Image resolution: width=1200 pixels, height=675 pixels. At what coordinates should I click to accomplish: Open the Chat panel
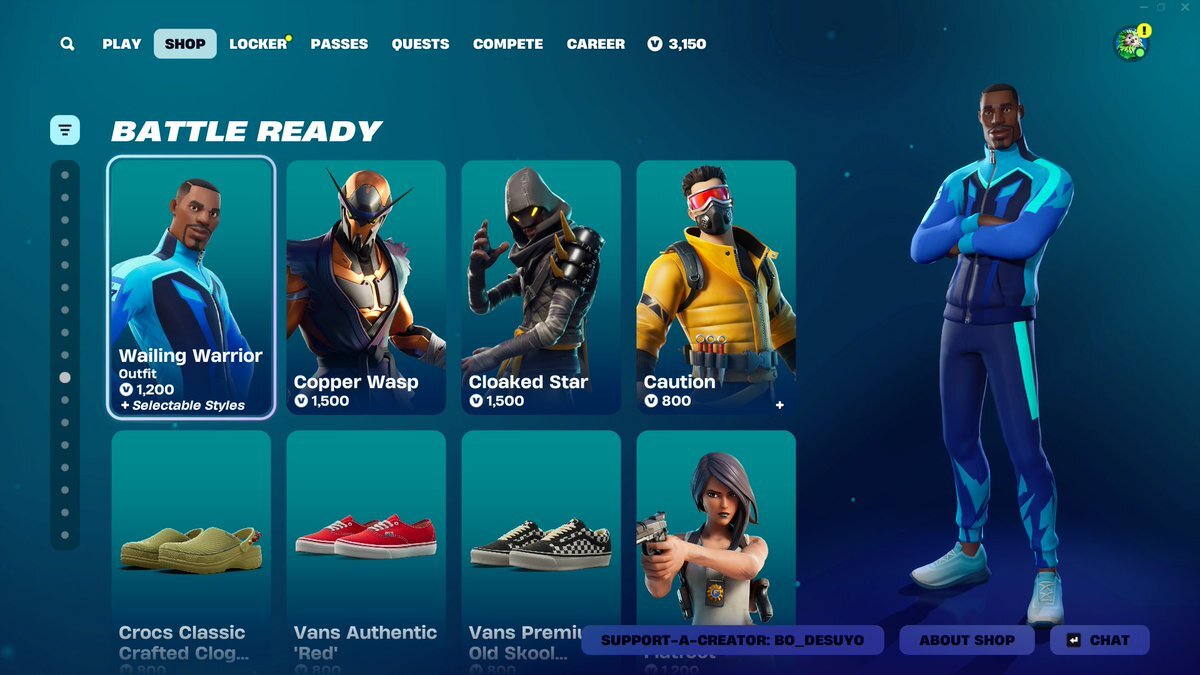coord(1099,640)
